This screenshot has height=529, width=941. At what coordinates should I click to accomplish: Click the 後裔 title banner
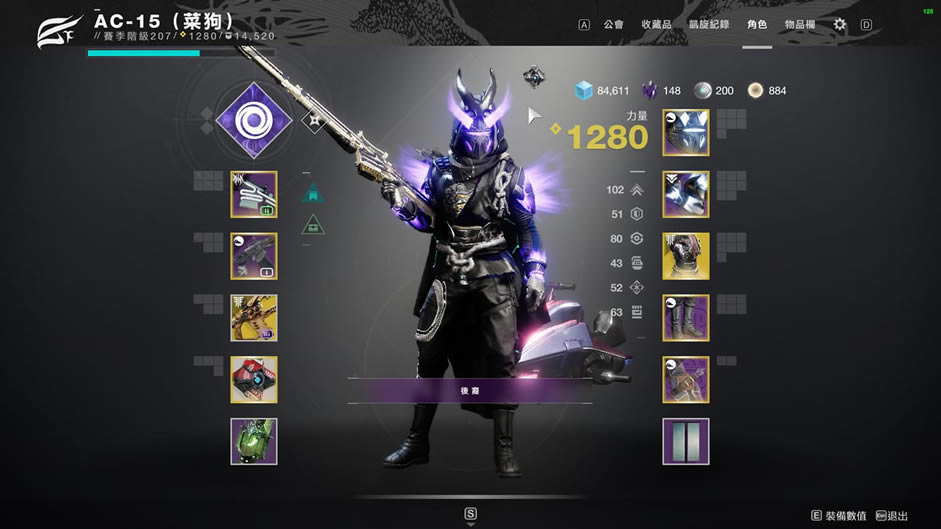point(470,390)
